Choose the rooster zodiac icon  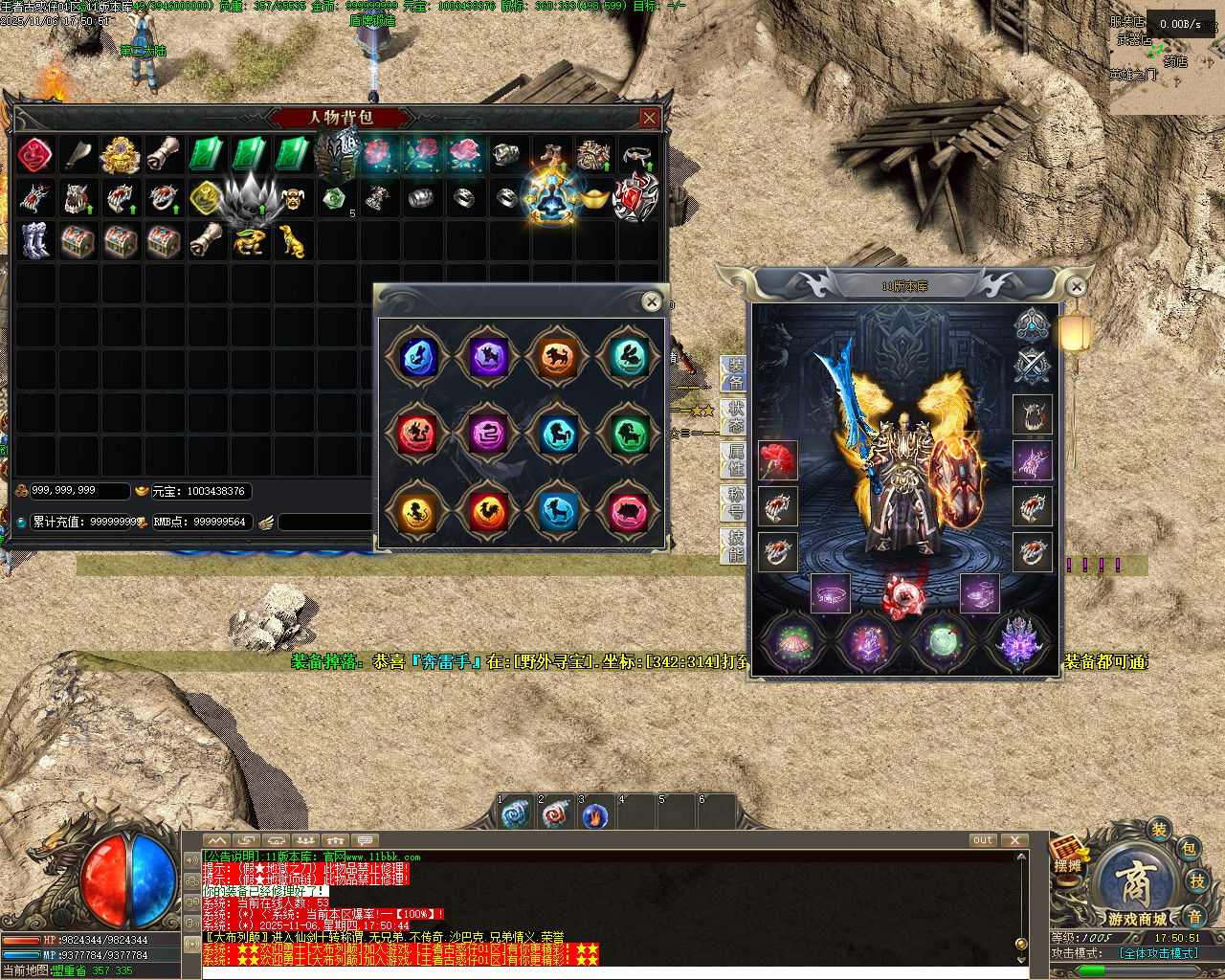pyautogui.click(x=488, y=512)
